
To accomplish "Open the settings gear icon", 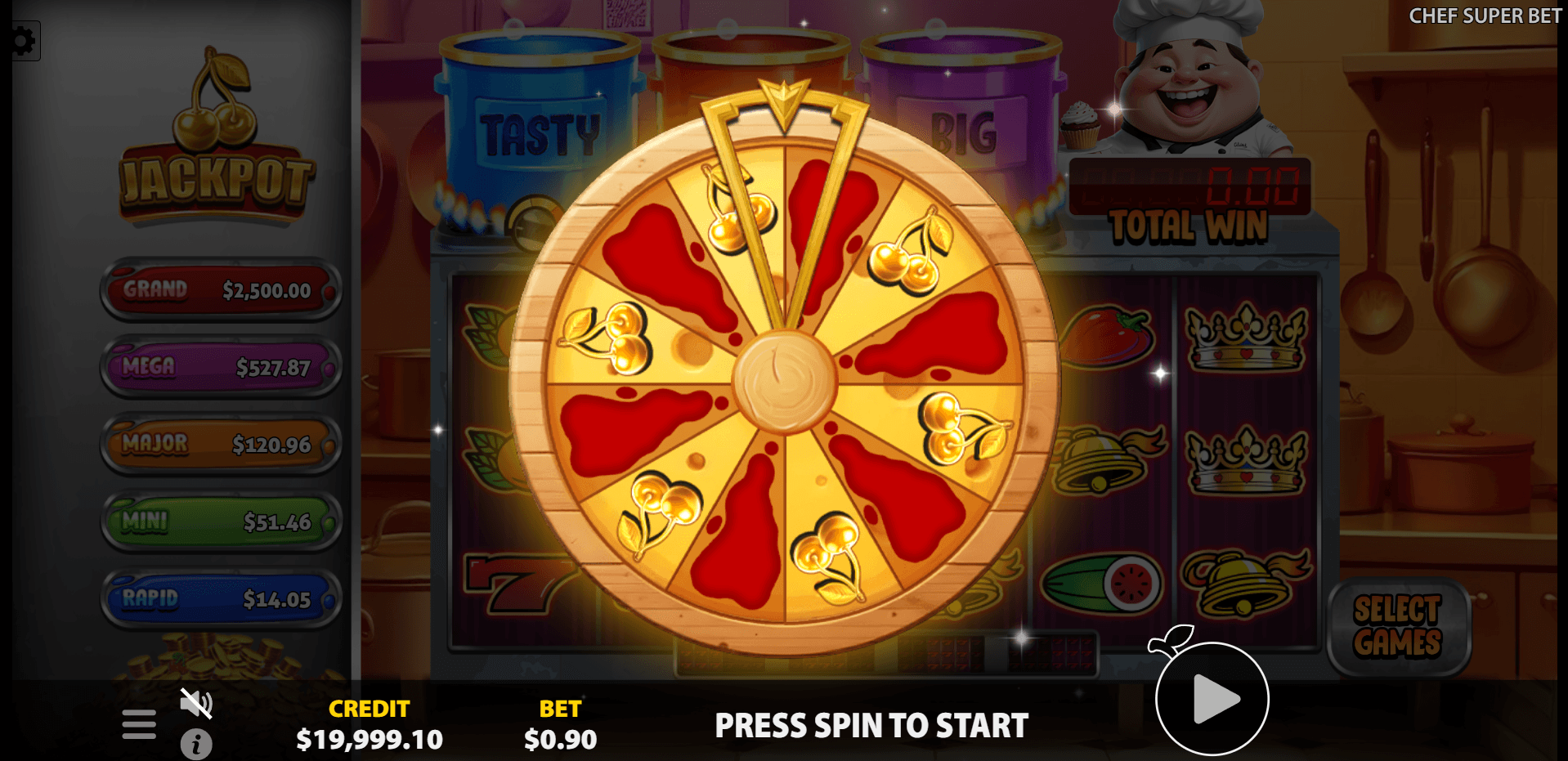I will pyautogui.click(x=22, y=39).
